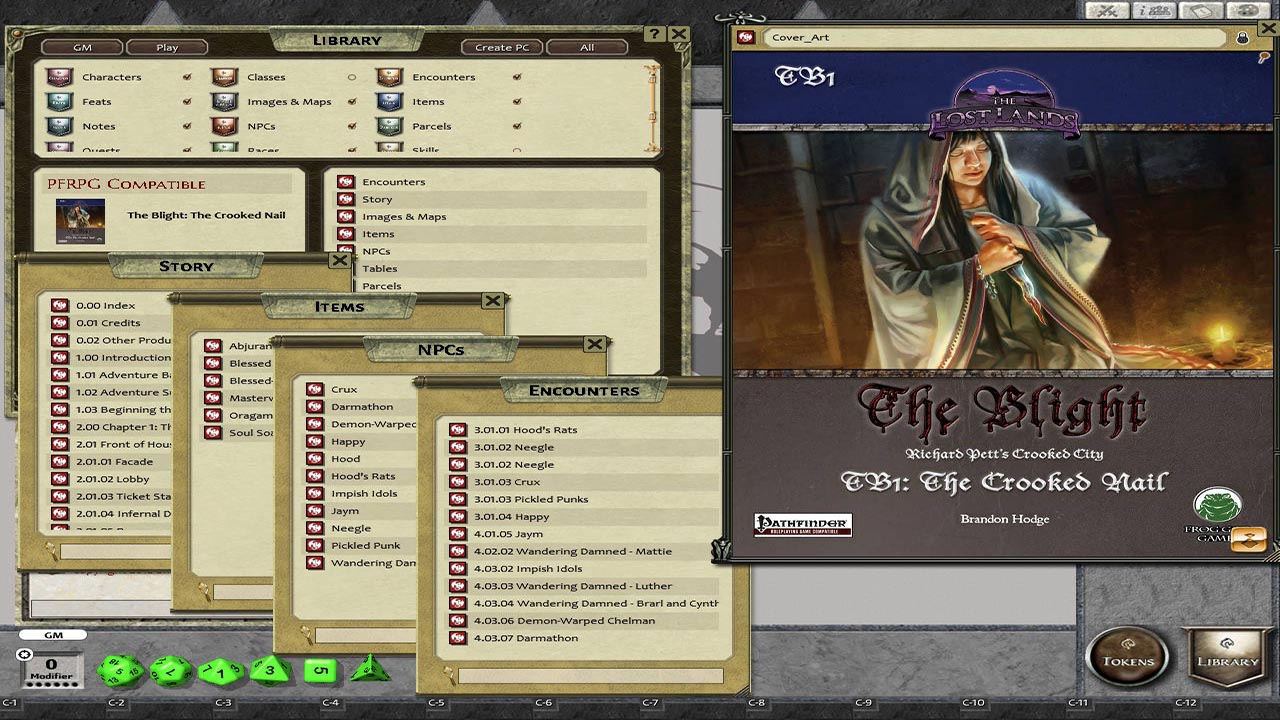The image size is (1280, 720).
Task: Enable the Classes module checkbox
Action: [x=351, y=76]
